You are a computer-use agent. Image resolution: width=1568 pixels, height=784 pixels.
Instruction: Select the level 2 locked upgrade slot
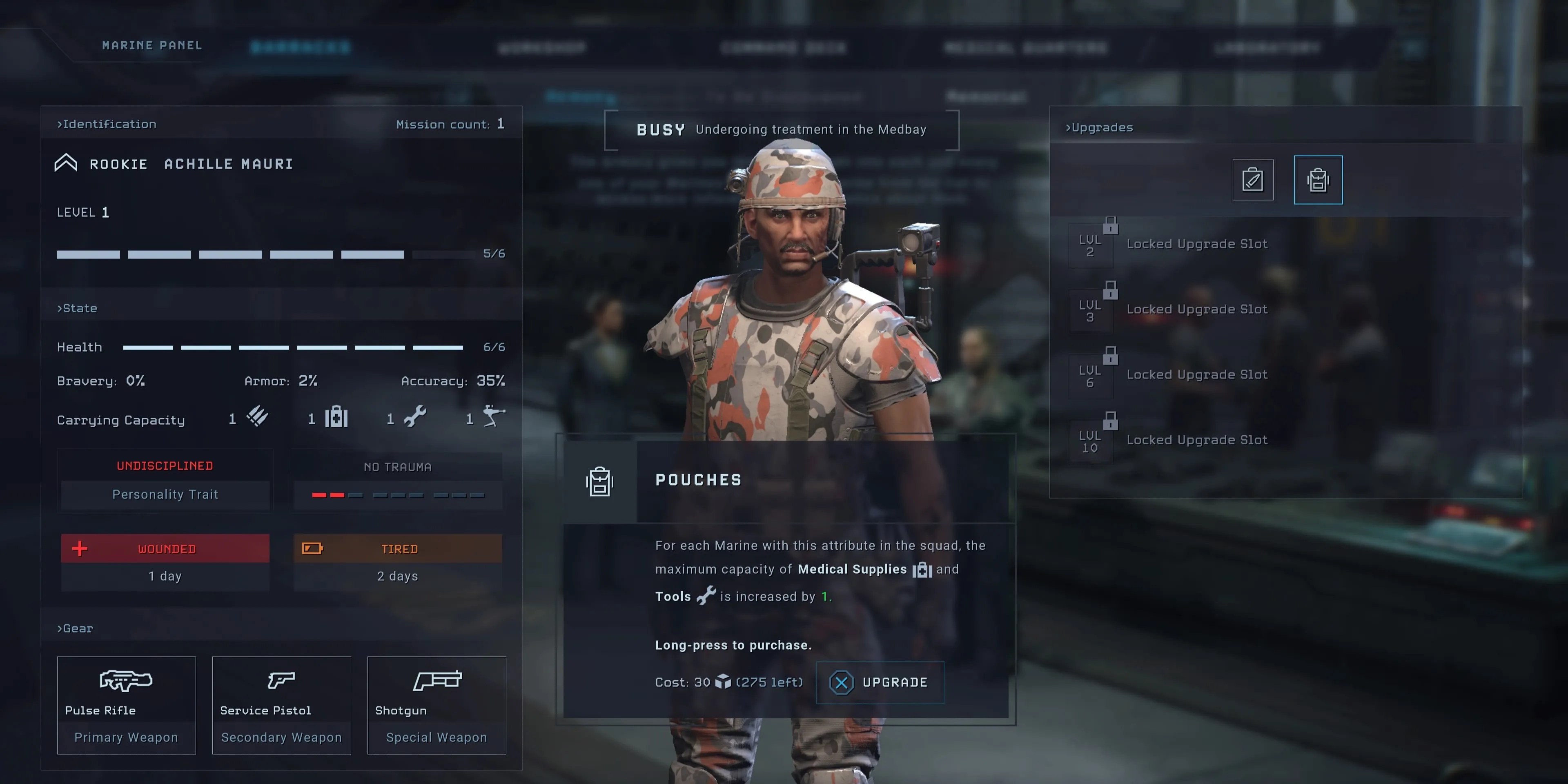tap(1196, 244)
